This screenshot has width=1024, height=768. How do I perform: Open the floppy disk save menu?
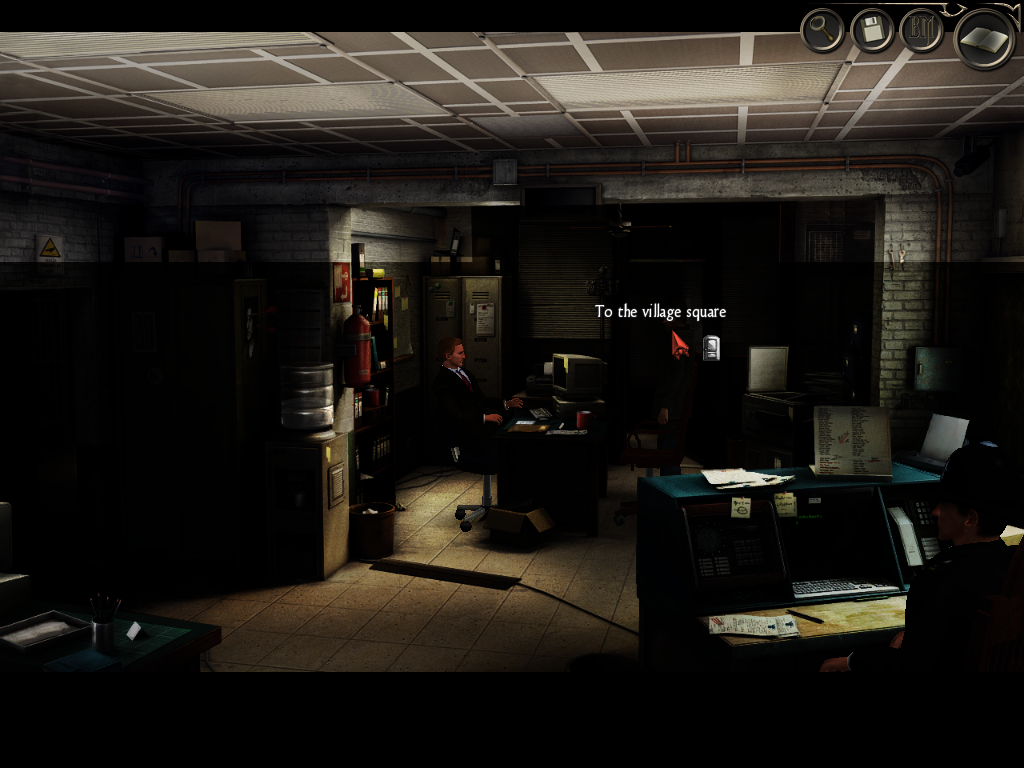point(872,31)
